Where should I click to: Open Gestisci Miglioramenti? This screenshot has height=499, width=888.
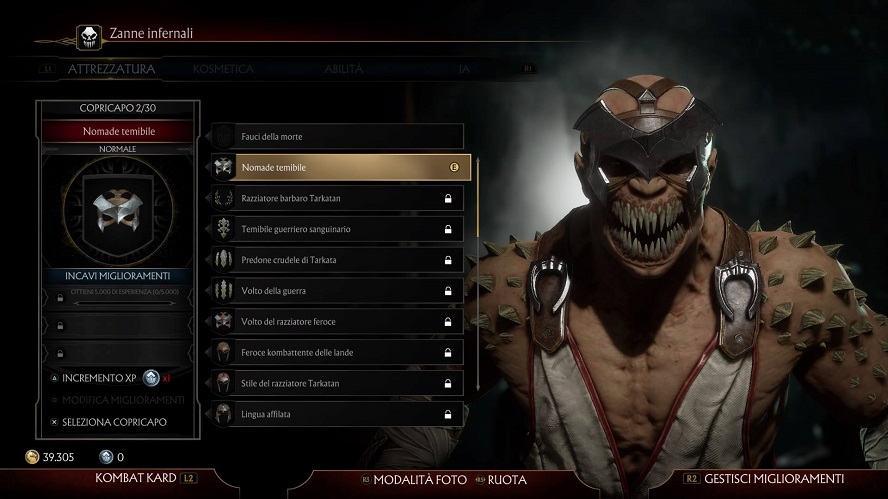pyautogui.click(x=773, y=479)
